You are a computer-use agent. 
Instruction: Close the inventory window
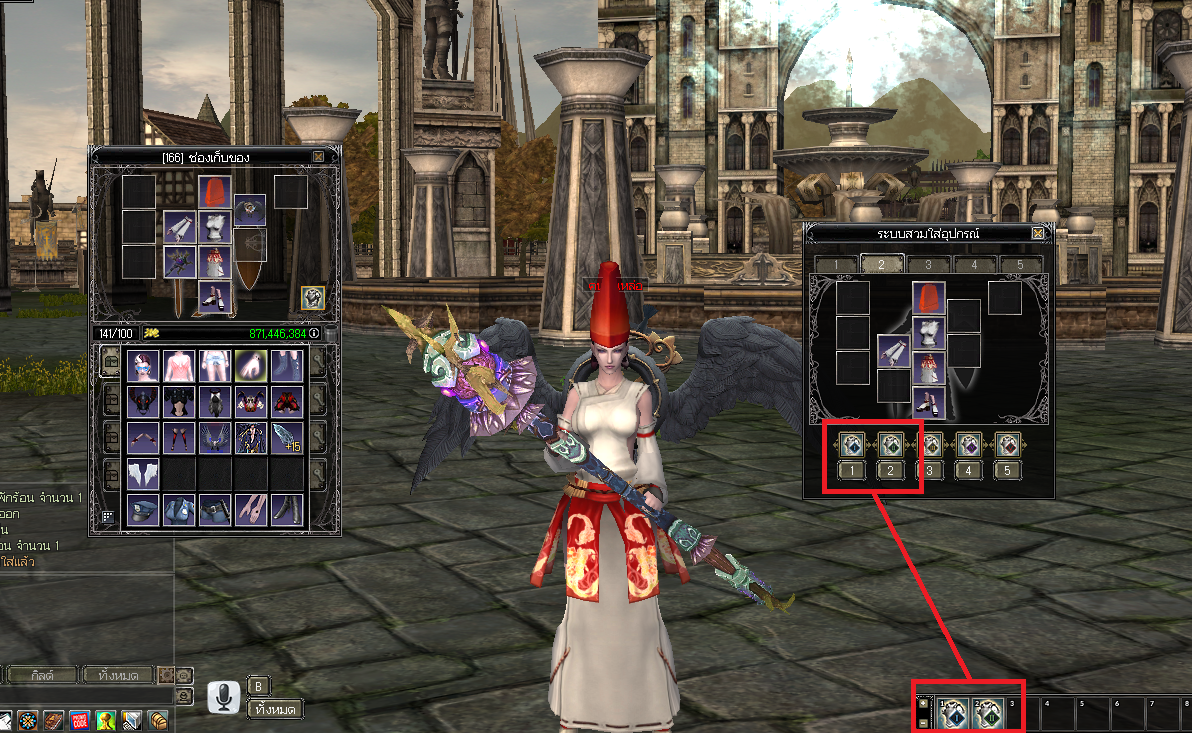pyautogui.click(x=318, y=157)
